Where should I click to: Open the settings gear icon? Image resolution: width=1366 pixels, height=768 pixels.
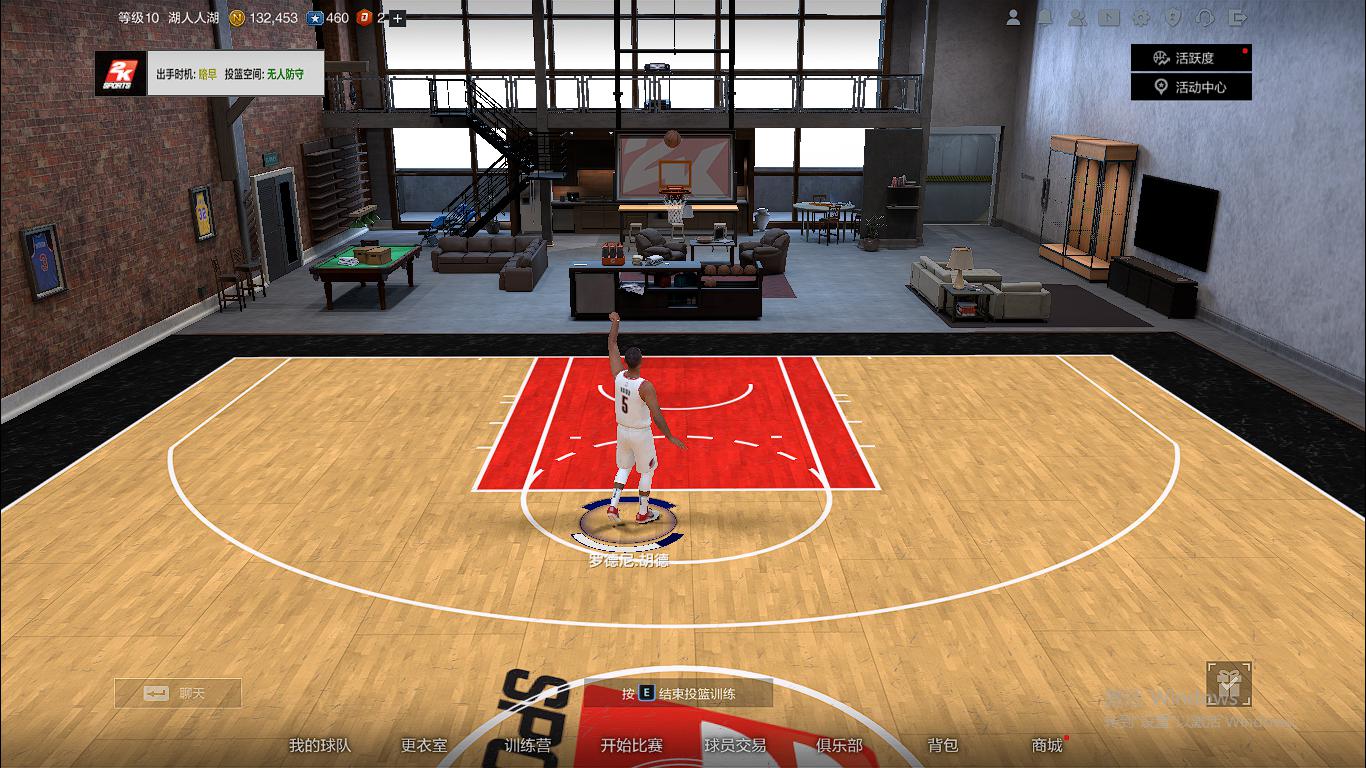1141,17
